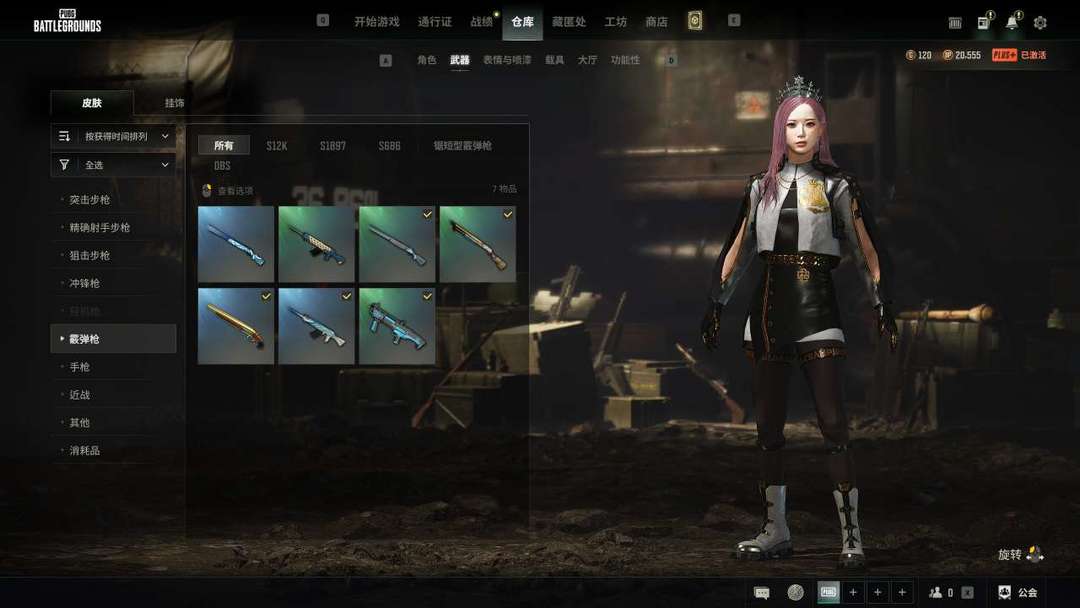Open the 商店 shop page
Screen dimensions: 1080x608
click(656, 22)
